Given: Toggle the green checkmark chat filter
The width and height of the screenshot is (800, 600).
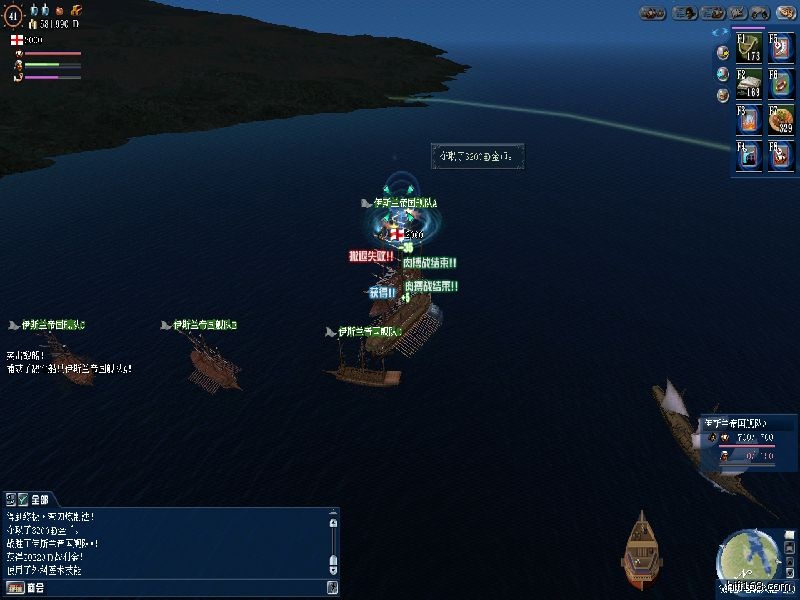Looking at the screenshot, I should (x=22, y=498).
